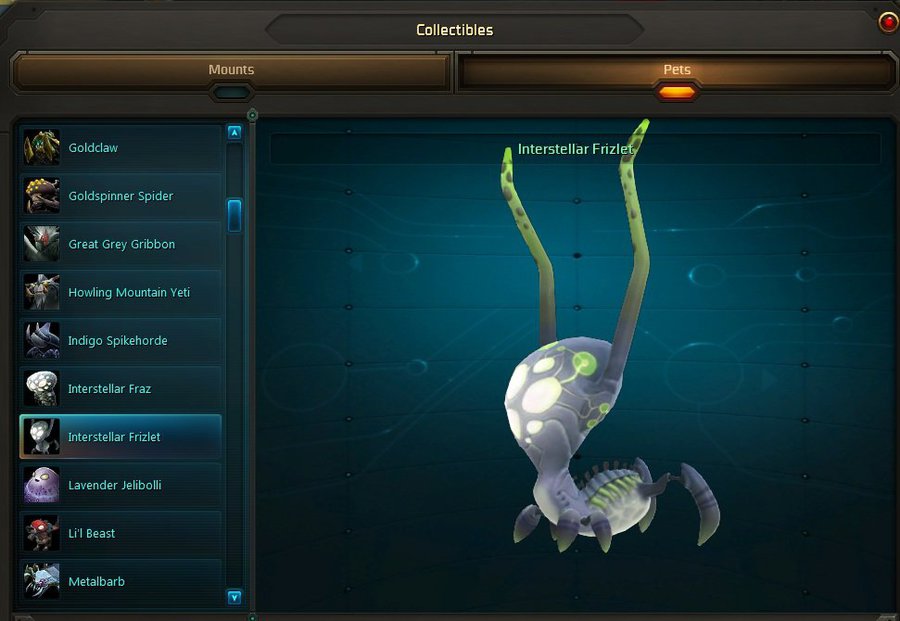This screenshot has width=900, height=621.
Task: Click the pet list scrollbar handle
Action: [x=235, y=215]
